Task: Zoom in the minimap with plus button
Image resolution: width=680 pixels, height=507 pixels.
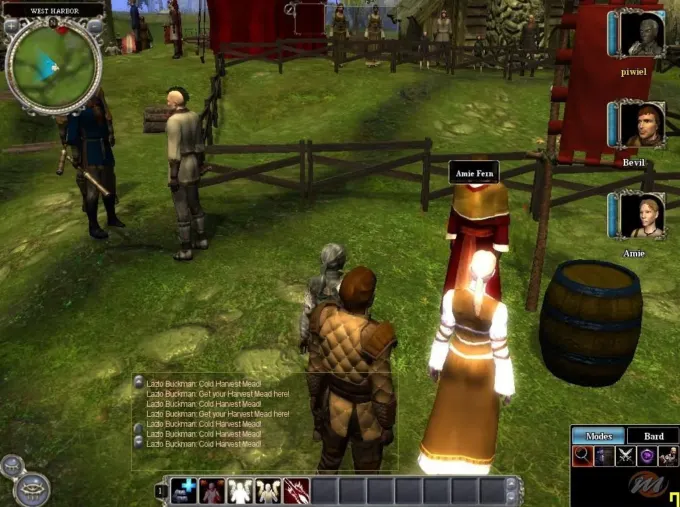Action: pos(13,27)
